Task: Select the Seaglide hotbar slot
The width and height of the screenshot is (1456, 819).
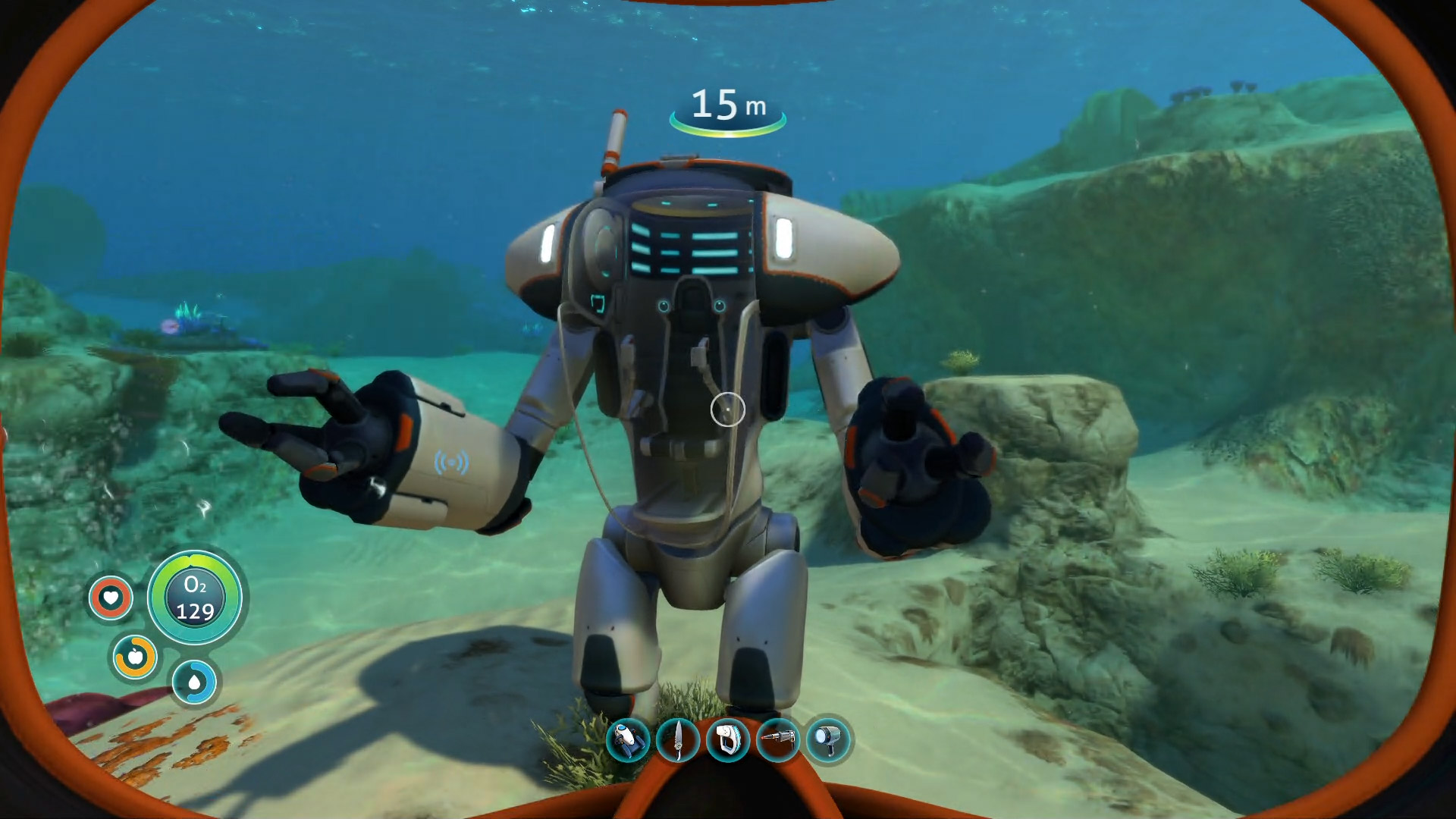Action: (x=628, y=739)
